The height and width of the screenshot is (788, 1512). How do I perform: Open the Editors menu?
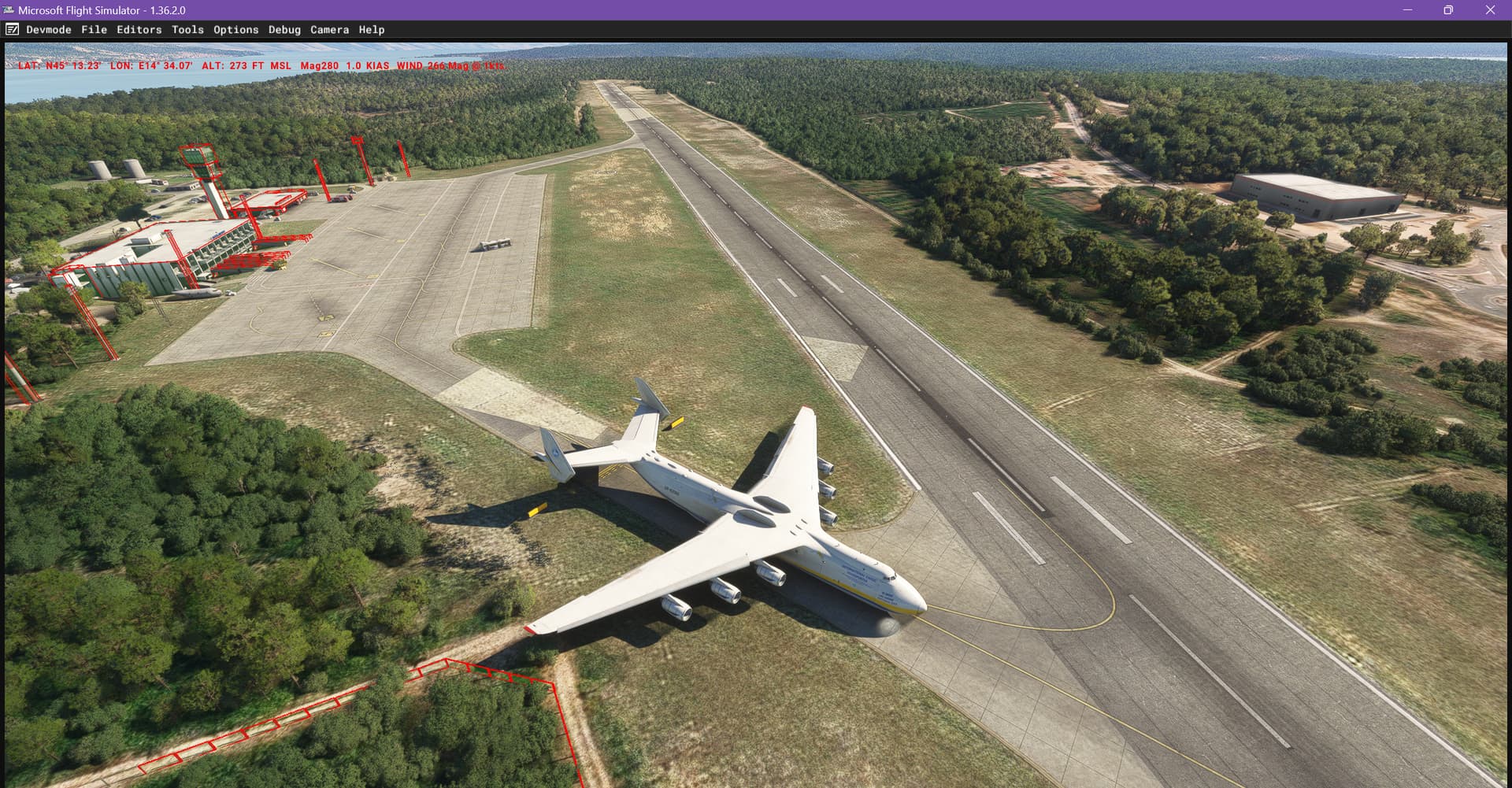point(139,29)
